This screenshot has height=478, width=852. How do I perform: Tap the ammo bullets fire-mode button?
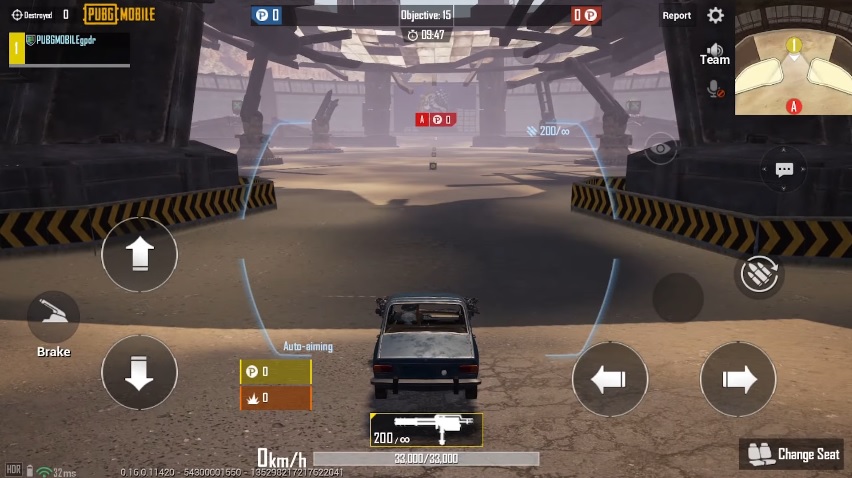[x=759, y=273]
